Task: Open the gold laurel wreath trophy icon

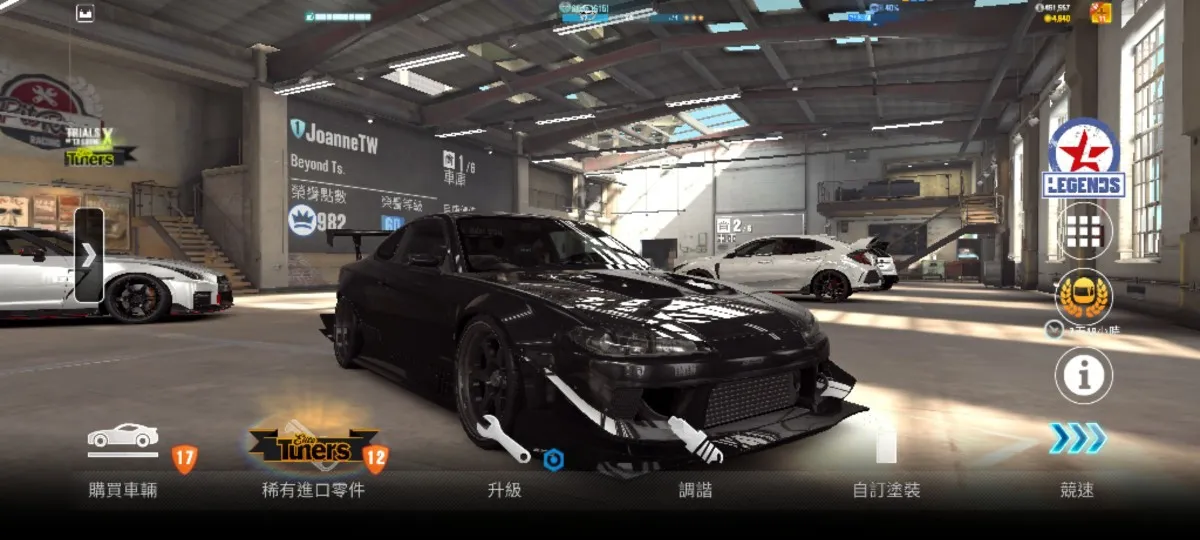Action: tap(1084, 295)
